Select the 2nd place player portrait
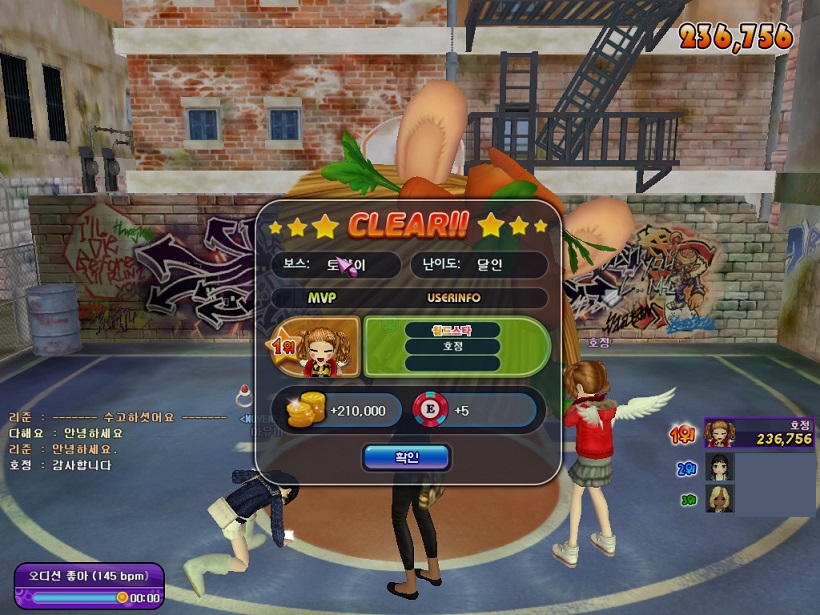 pyautogui.click(x=719, y=467)
